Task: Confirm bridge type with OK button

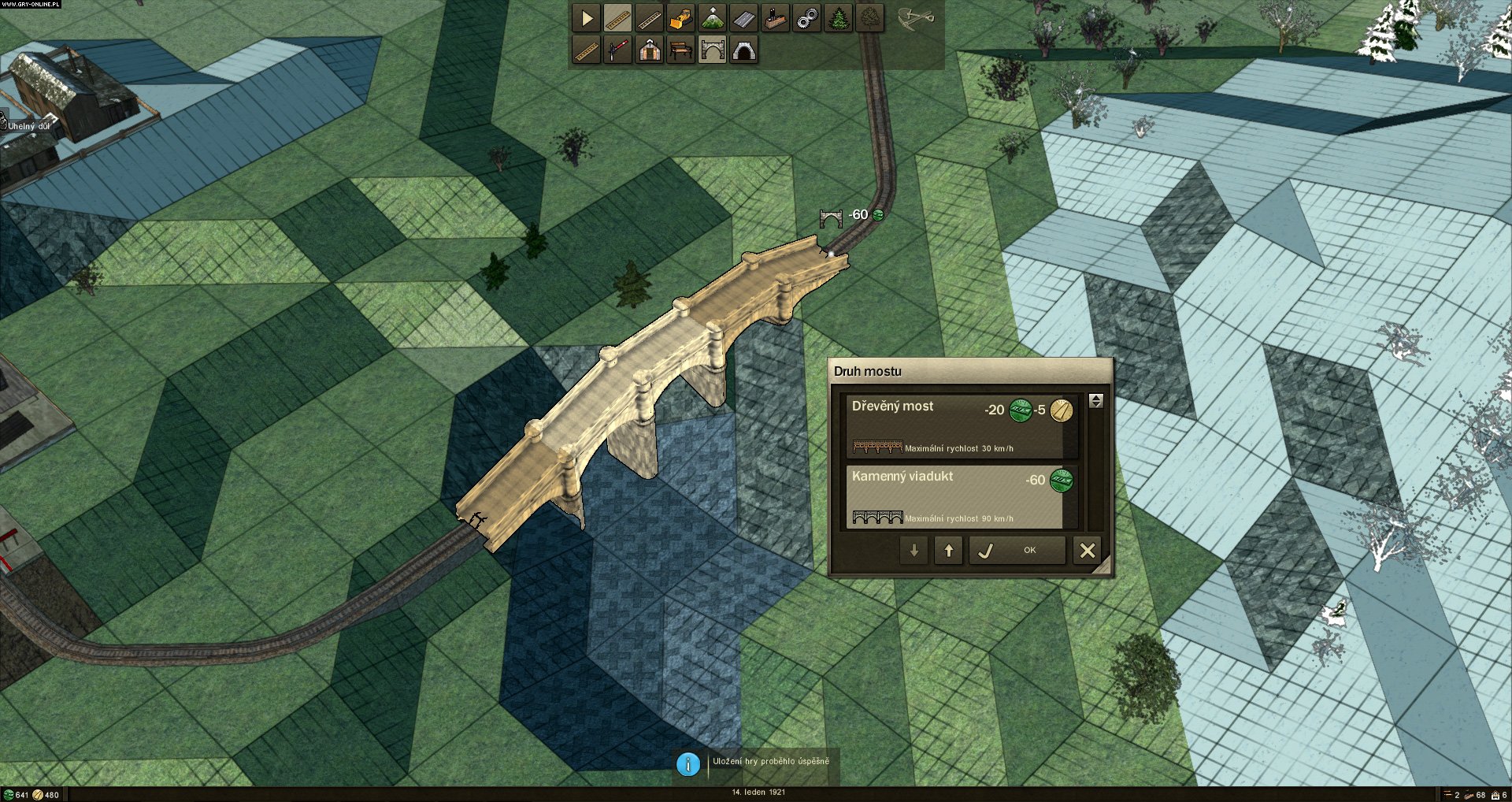Action: [x=1017, y=551]
